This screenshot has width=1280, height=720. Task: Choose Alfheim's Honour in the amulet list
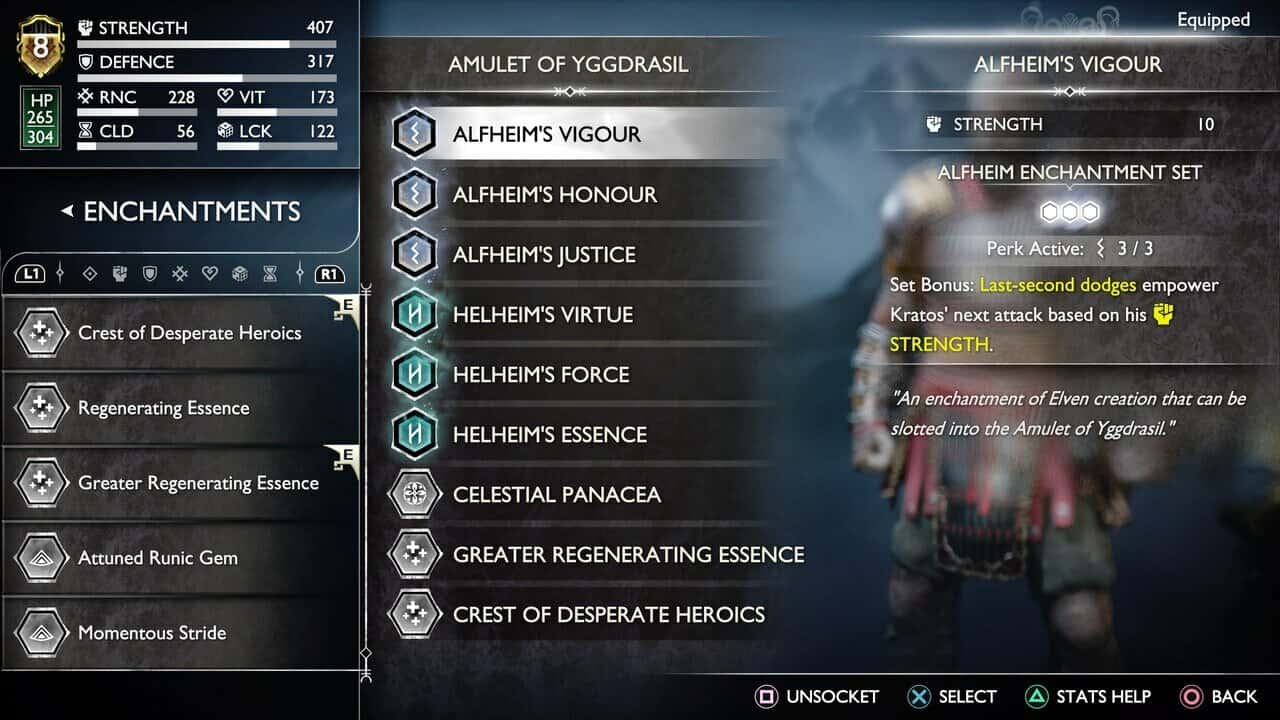coord(554,194)
